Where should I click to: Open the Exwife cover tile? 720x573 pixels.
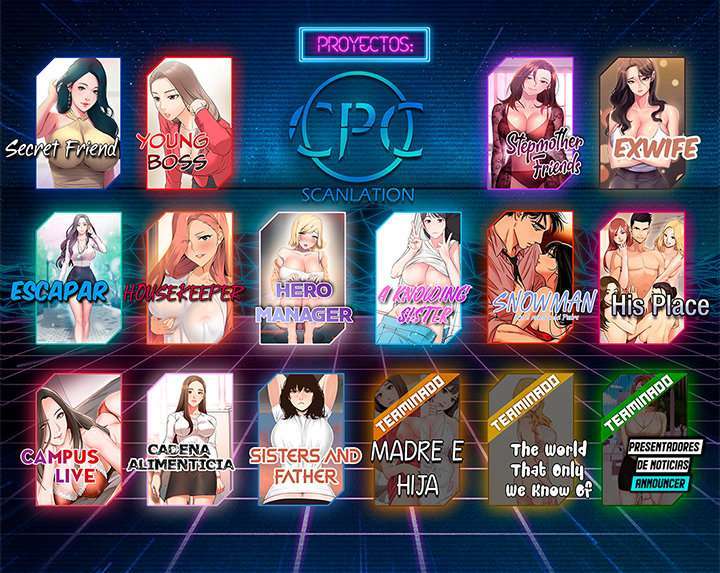tap(642, 123)
